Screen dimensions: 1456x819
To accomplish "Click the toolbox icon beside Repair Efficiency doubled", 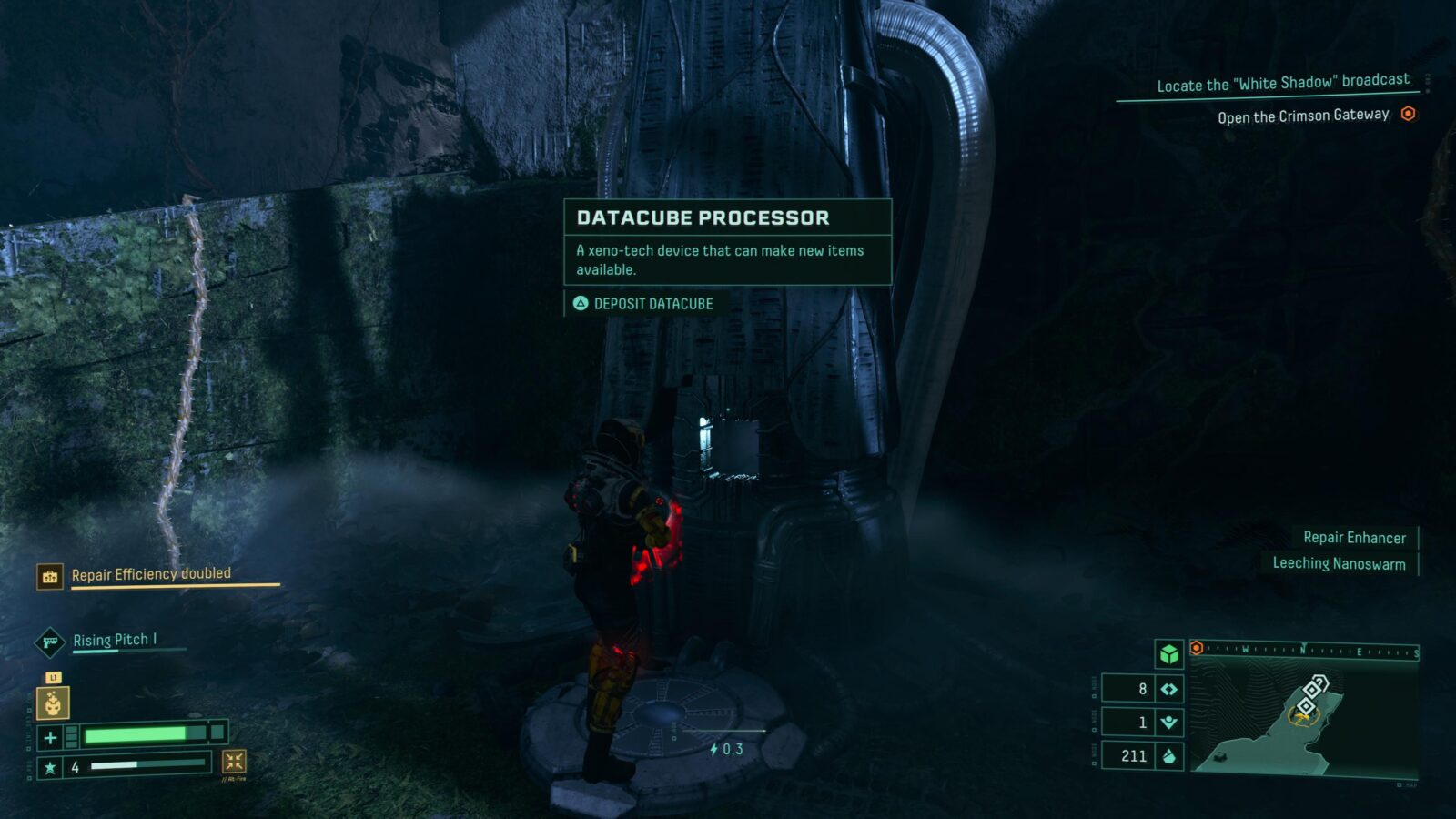I will click(x=50, y=576).
